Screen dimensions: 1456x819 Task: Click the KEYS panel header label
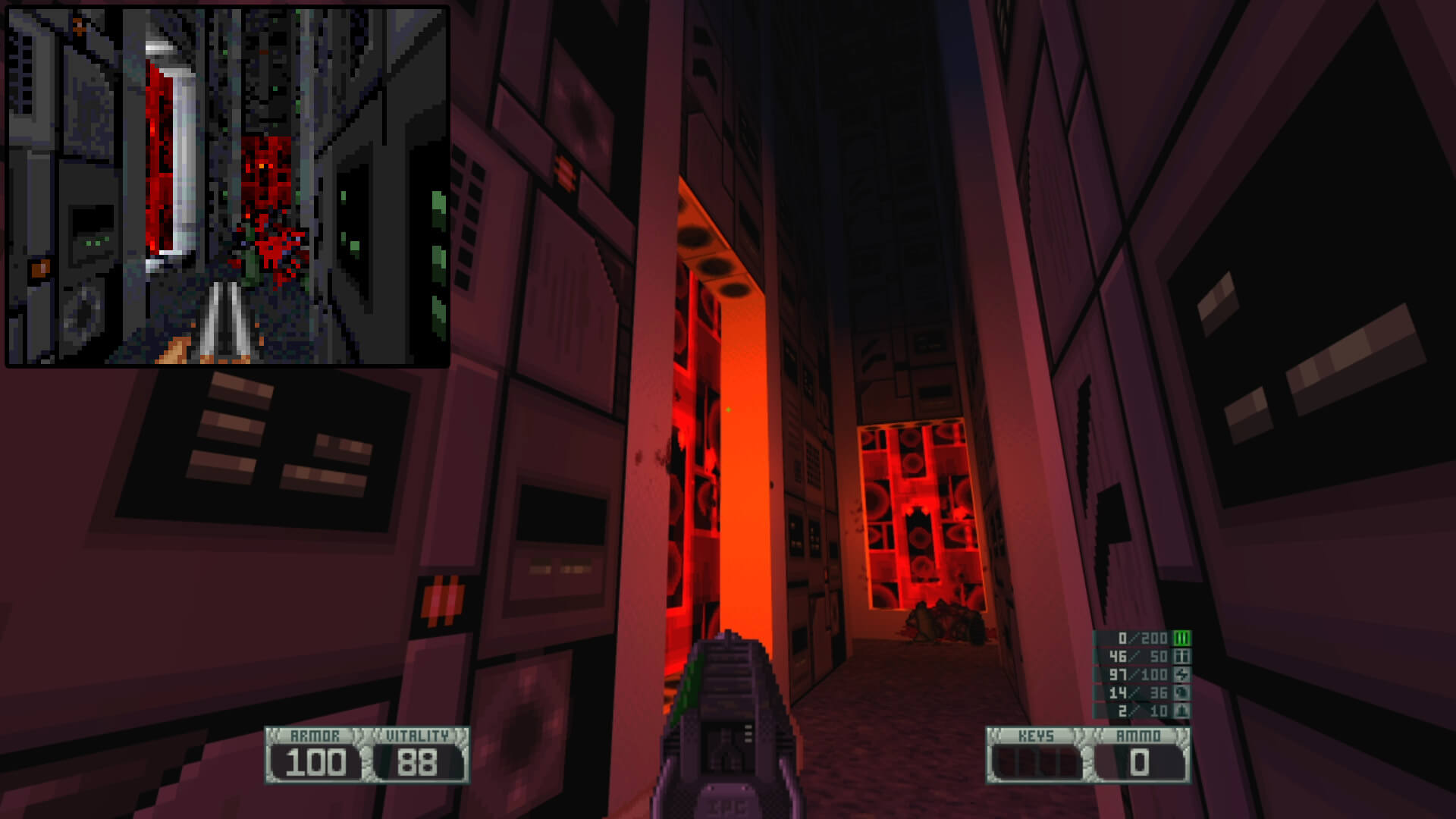pyautogui.click(x=1037, y=734)
